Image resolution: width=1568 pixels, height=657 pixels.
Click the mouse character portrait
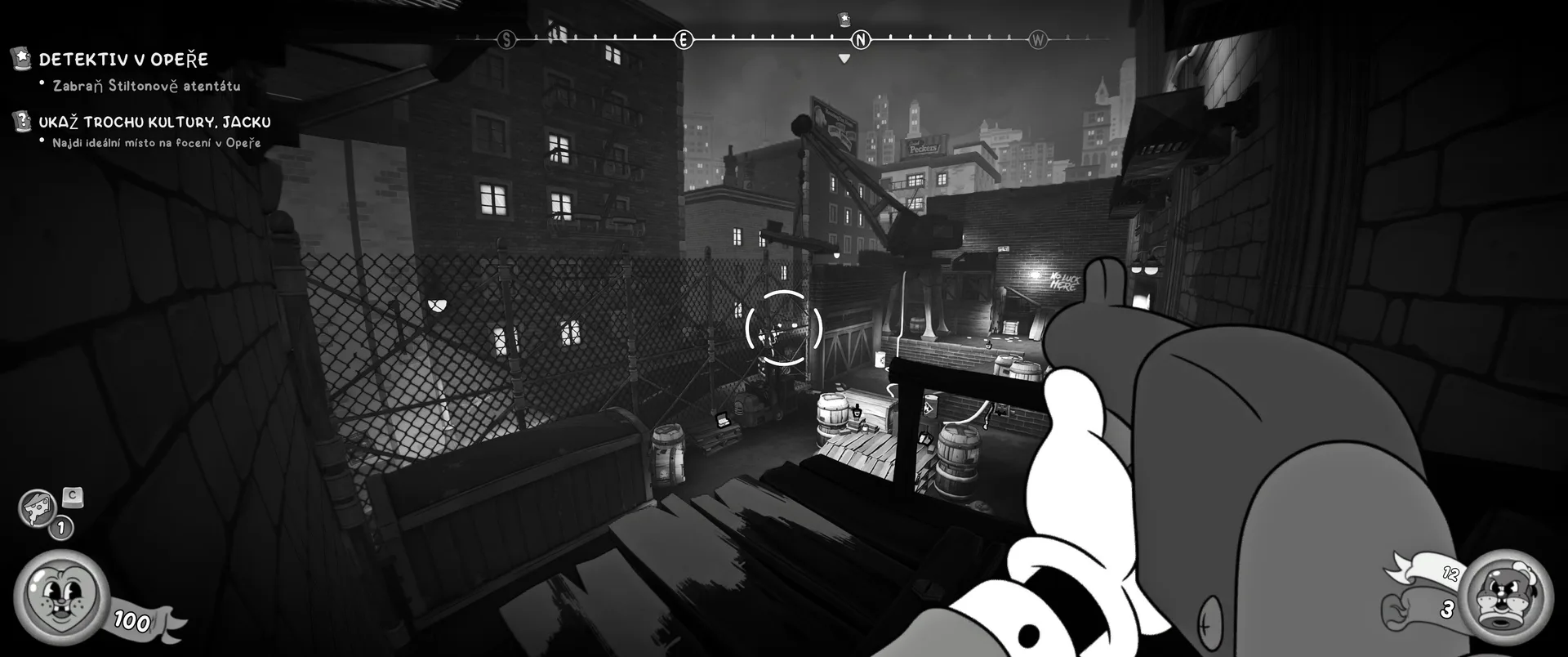(x=60, y=597)
